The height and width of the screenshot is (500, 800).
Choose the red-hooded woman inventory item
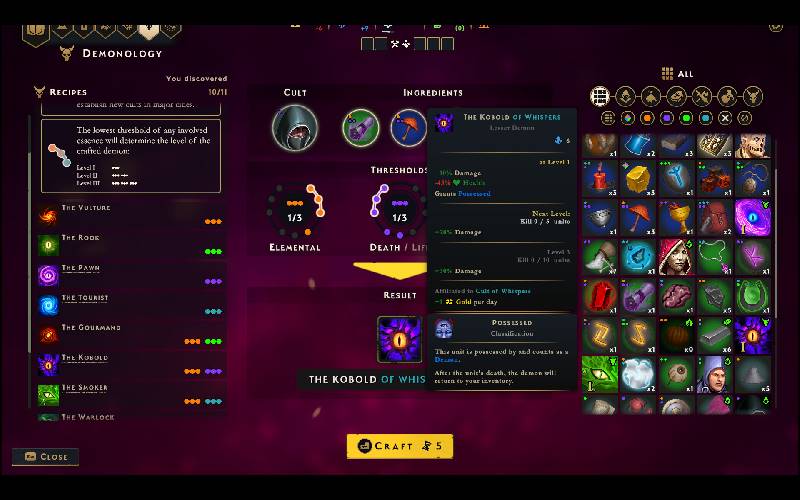click(x=676, y=256)
